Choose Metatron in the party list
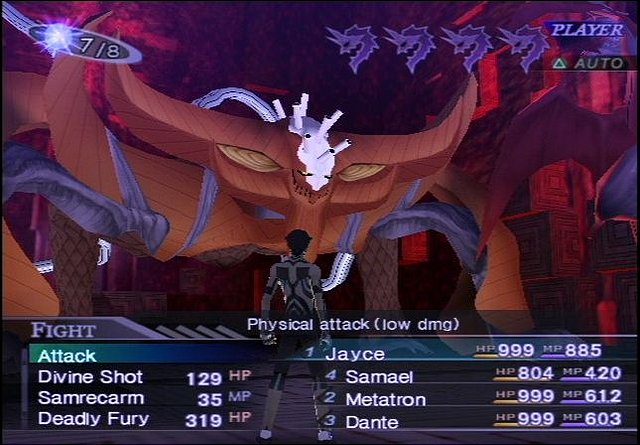 tap(385, 399)
